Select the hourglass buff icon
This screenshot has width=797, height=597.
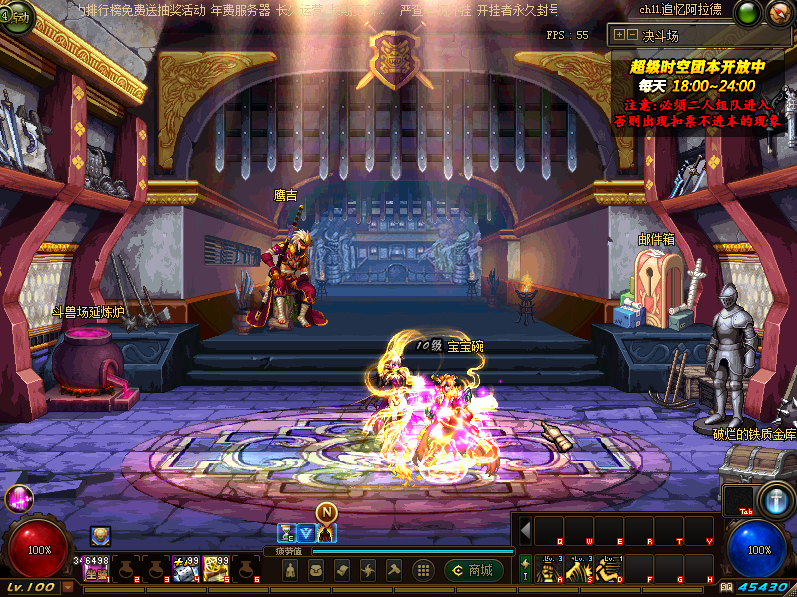coord(287,532)
